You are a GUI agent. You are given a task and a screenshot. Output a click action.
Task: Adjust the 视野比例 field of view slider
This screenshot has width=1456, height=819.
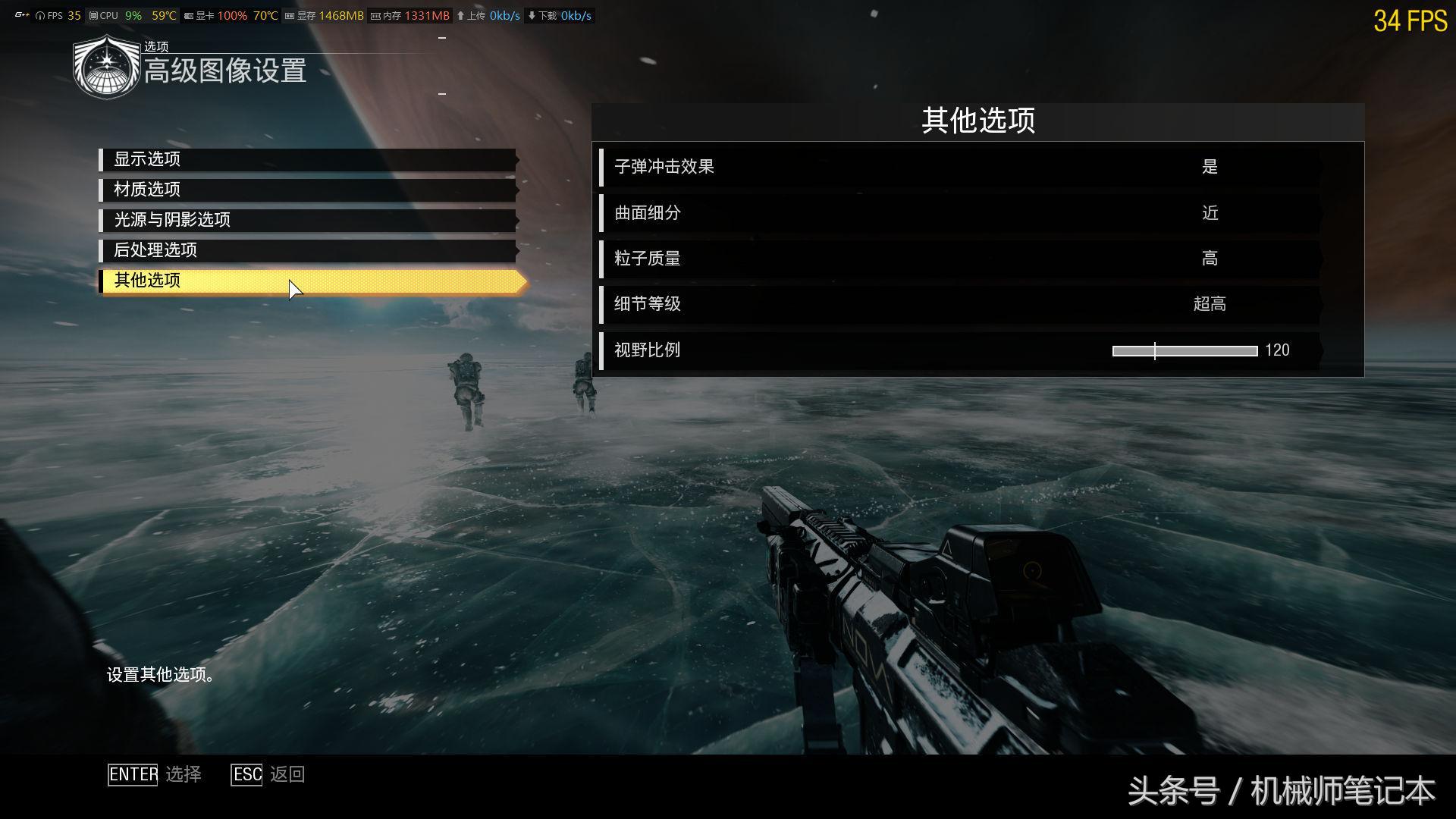[x=1156, y=351]
